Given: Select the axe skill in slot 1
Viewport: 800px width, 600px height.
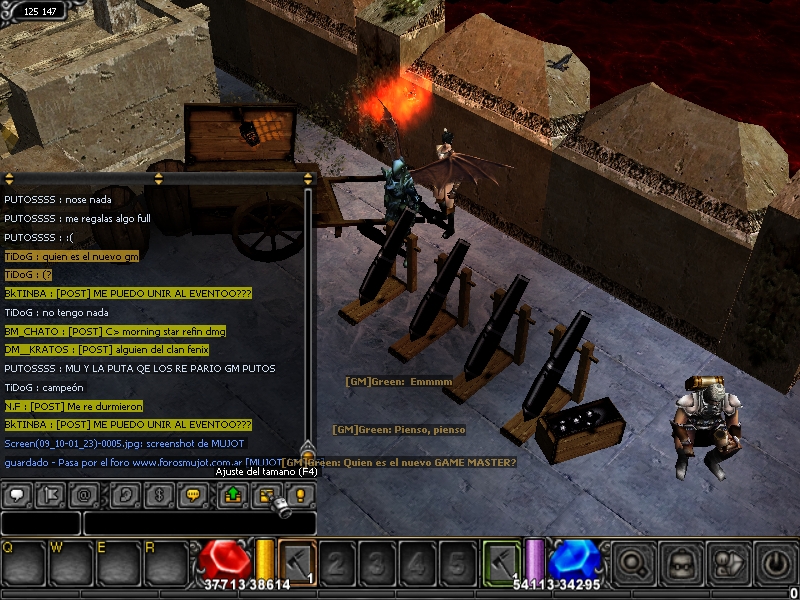Looking at the screenshot, I should click(297, 561).
